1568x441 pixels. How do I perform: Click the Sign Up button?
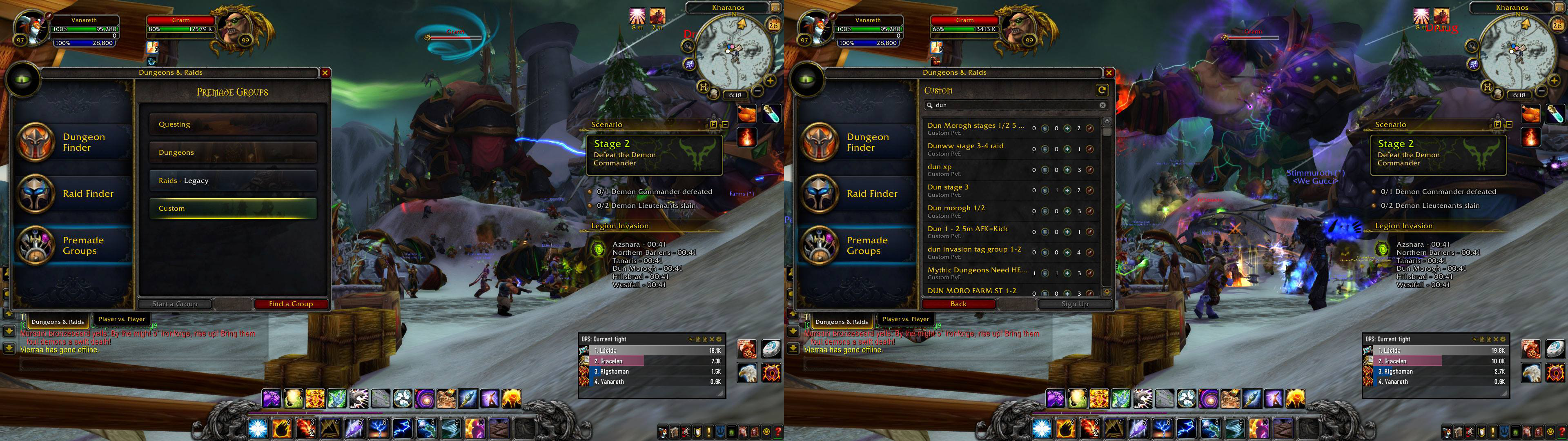(1074, 304)
